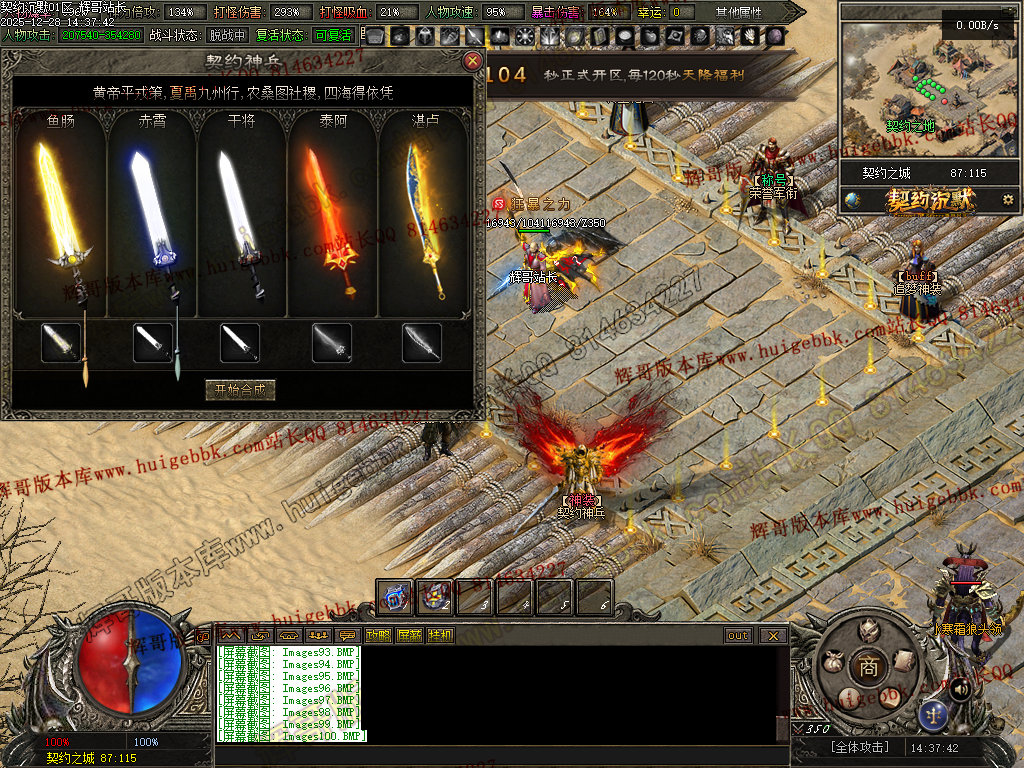Viewport: 1024px width, 768px height.
Task: Toggle sound with the speaker icon
Action: (x=958, y=688)
